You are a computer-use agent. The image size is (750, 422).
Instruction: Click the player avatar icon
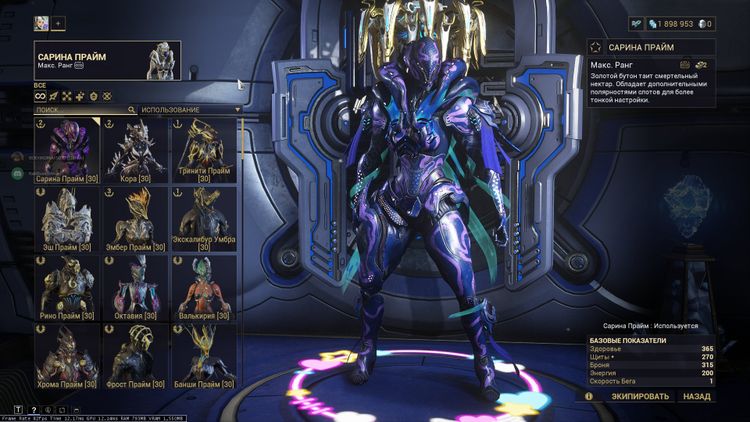point(41,23)
